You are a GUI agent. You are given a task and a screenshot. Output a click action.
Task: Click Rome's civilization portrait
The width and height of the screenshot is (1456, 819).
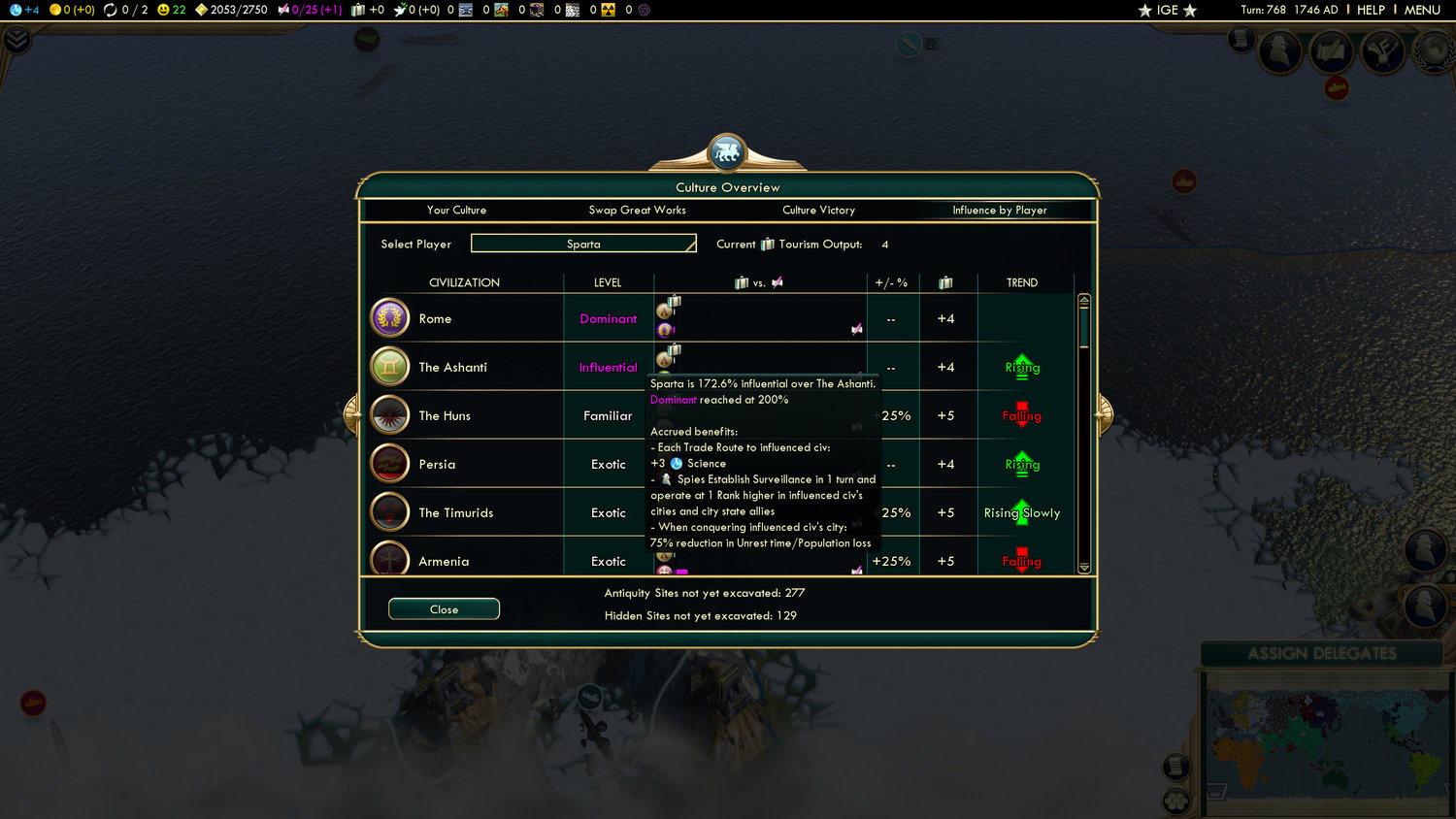[x=389, y=317]
